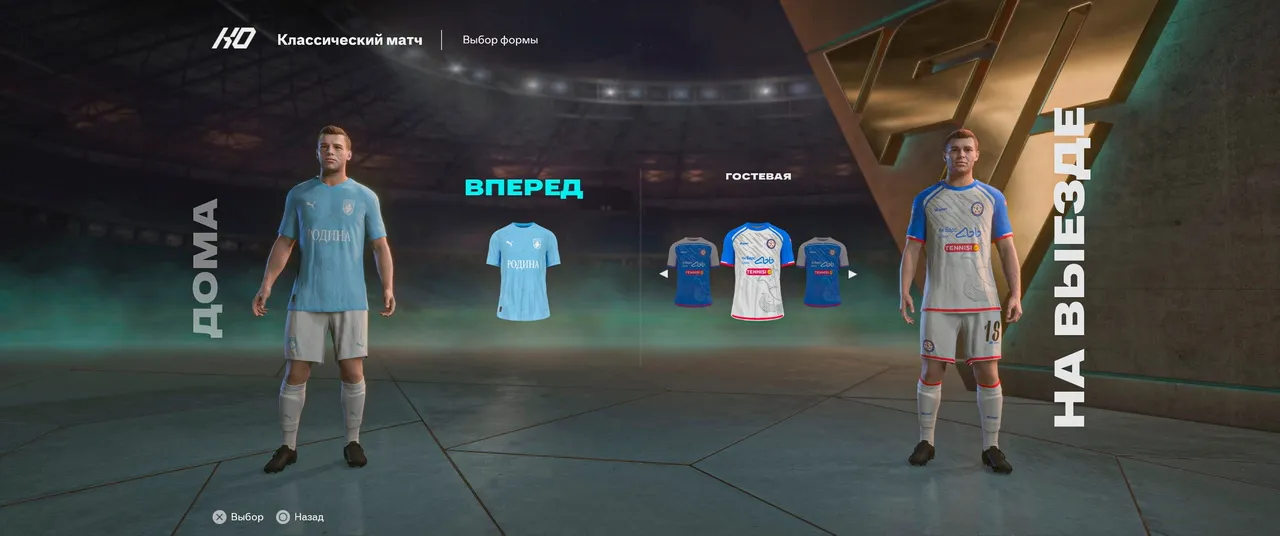This screenshot has width=1280, height=536.
Task: Click the ВПЕРЕД button to proceed
Action: pyautogui.click(x=523, y=187)
